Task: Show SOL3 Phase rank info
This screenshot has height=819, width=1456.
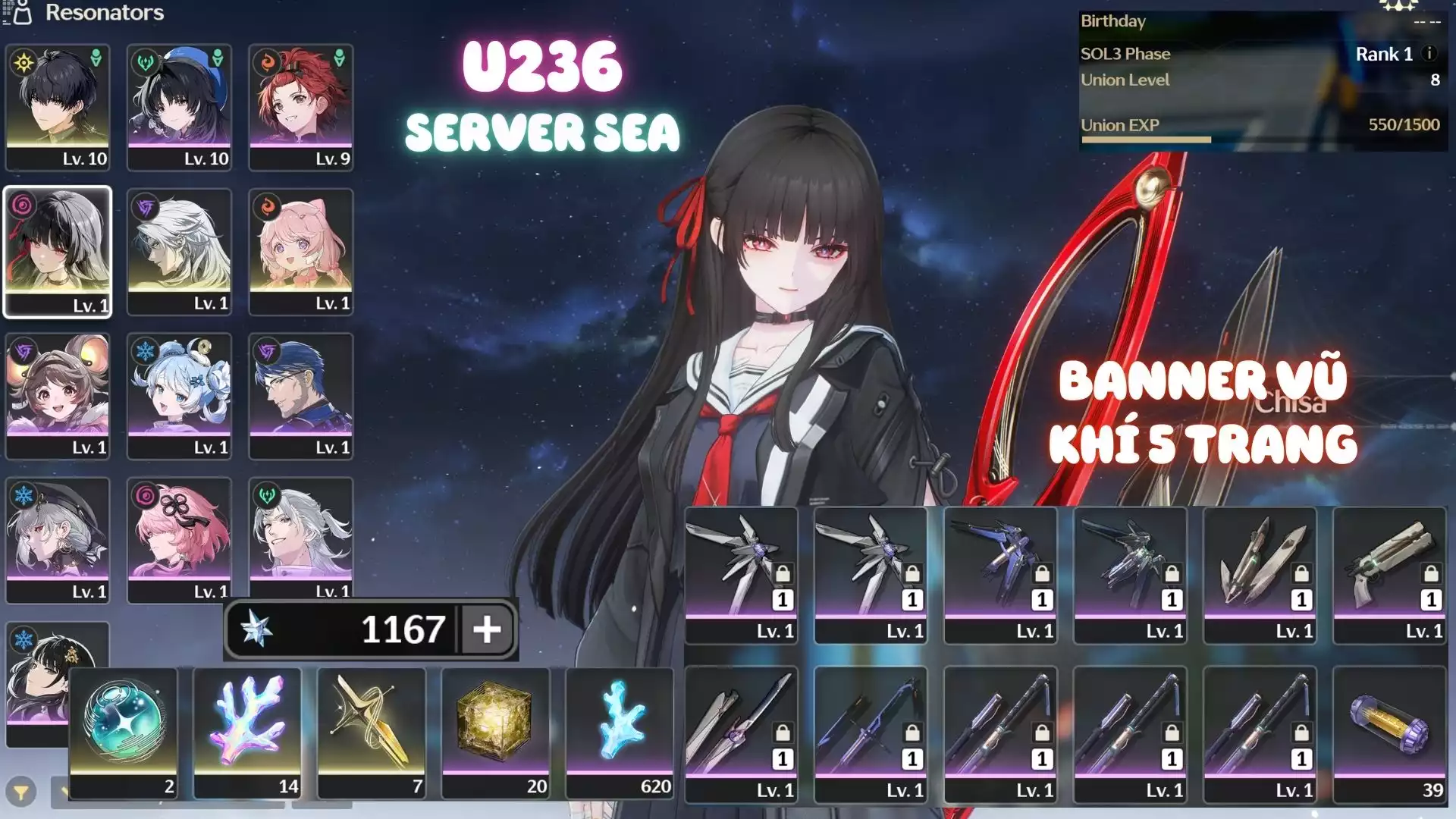Action: point(1429,53)
